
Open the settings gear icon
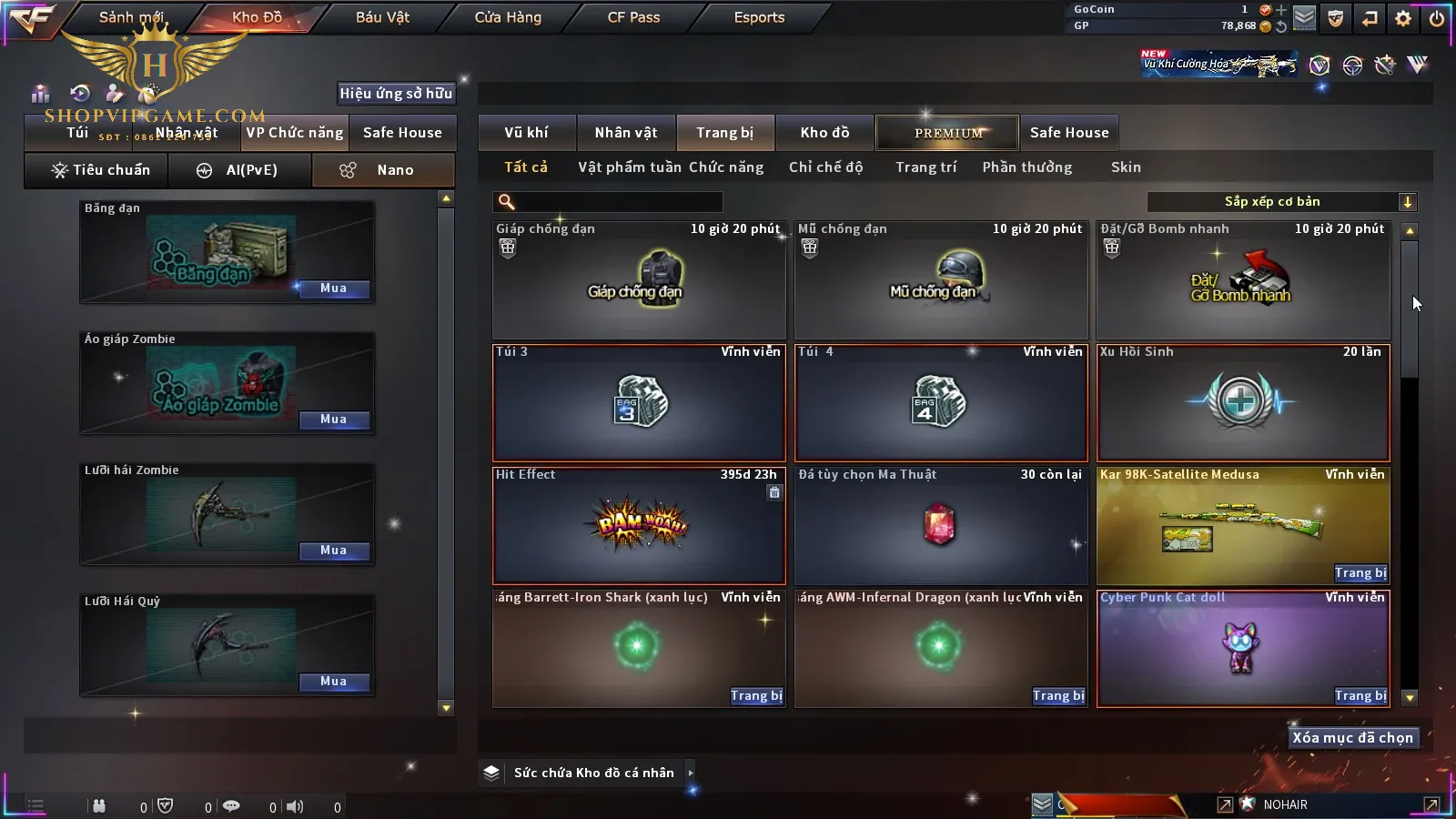[x=1403, y=18]
